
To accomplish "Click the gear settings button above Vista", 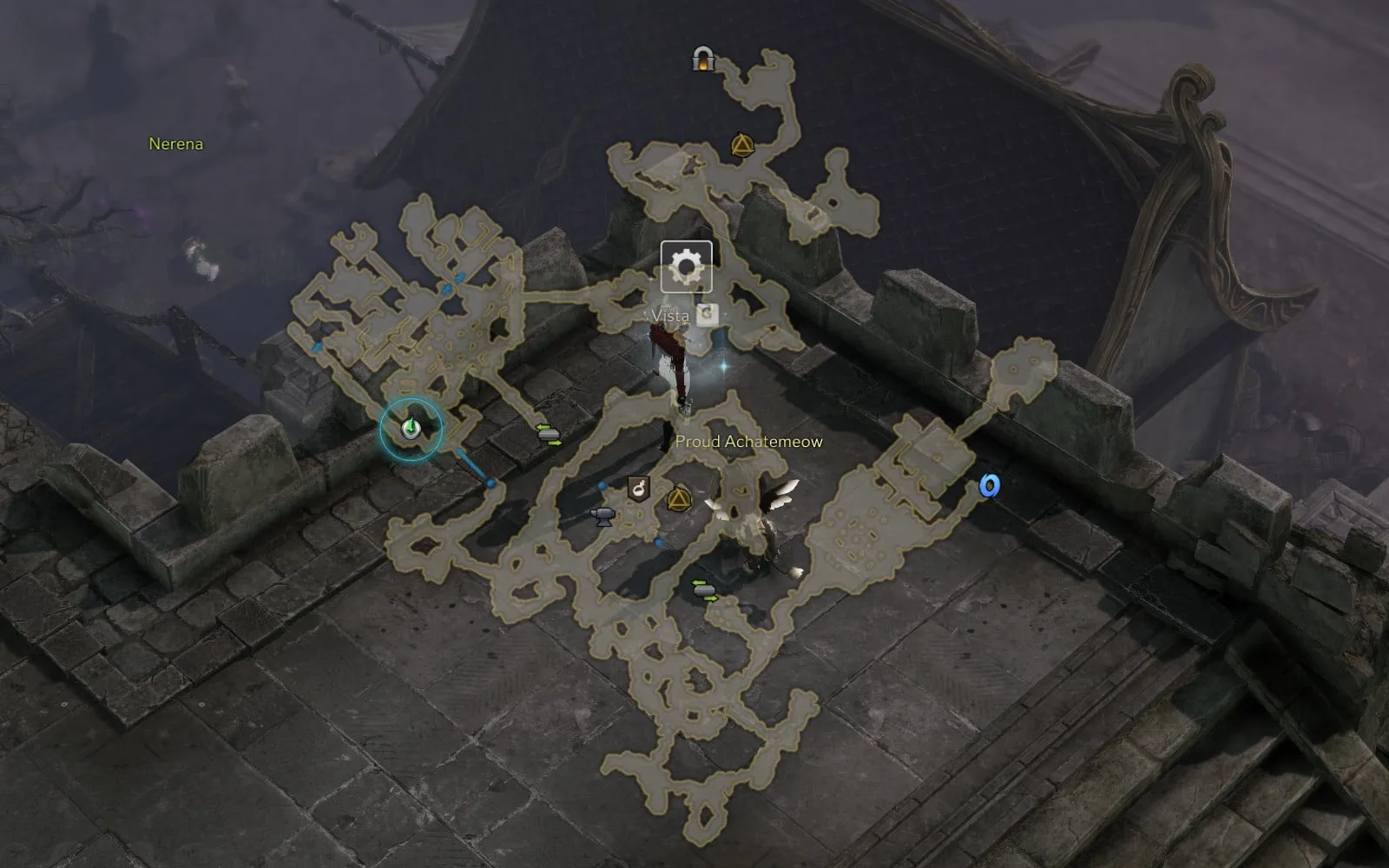I will click(x=686, y=266).
